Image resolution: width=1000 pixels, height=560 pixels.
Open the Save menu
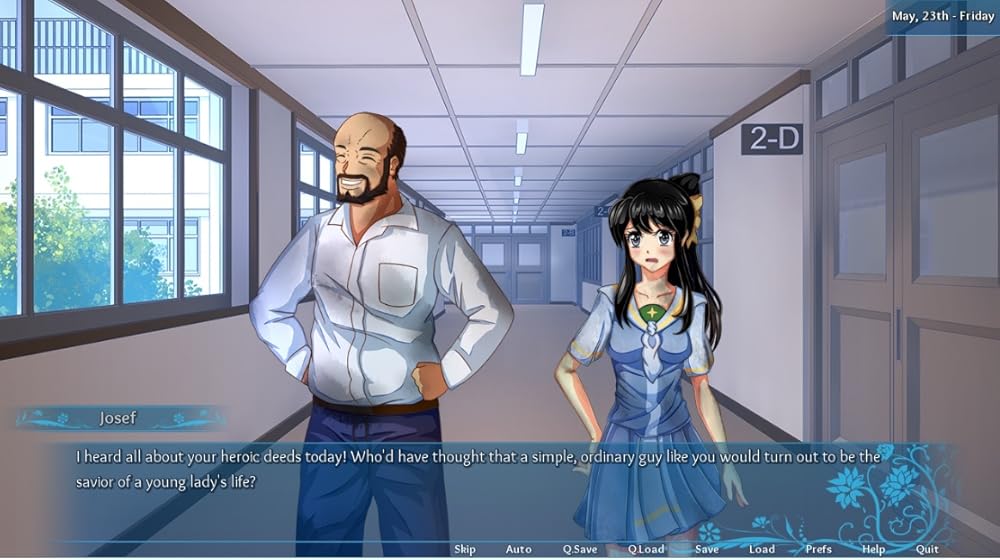pos(707,549)
